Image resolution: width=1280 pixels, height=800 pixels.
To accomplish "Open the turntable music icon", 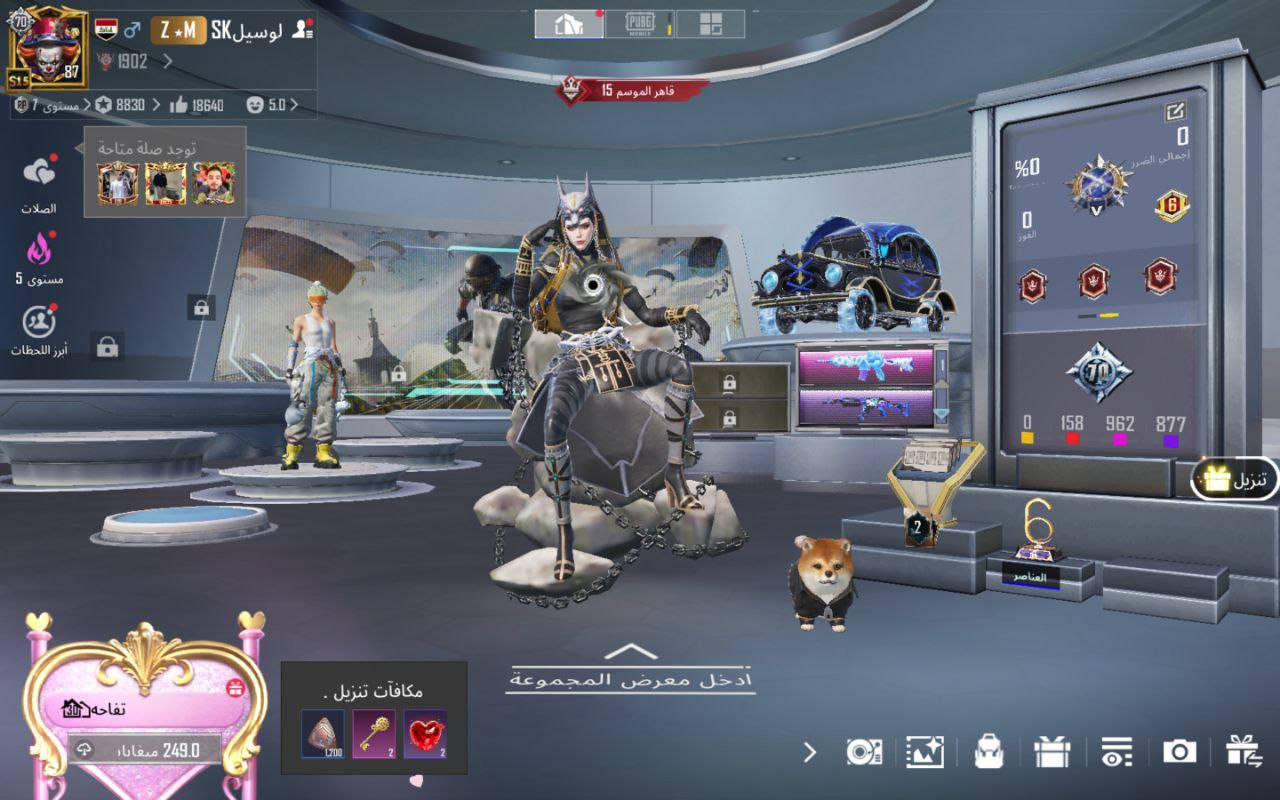I will coord(863,752).
